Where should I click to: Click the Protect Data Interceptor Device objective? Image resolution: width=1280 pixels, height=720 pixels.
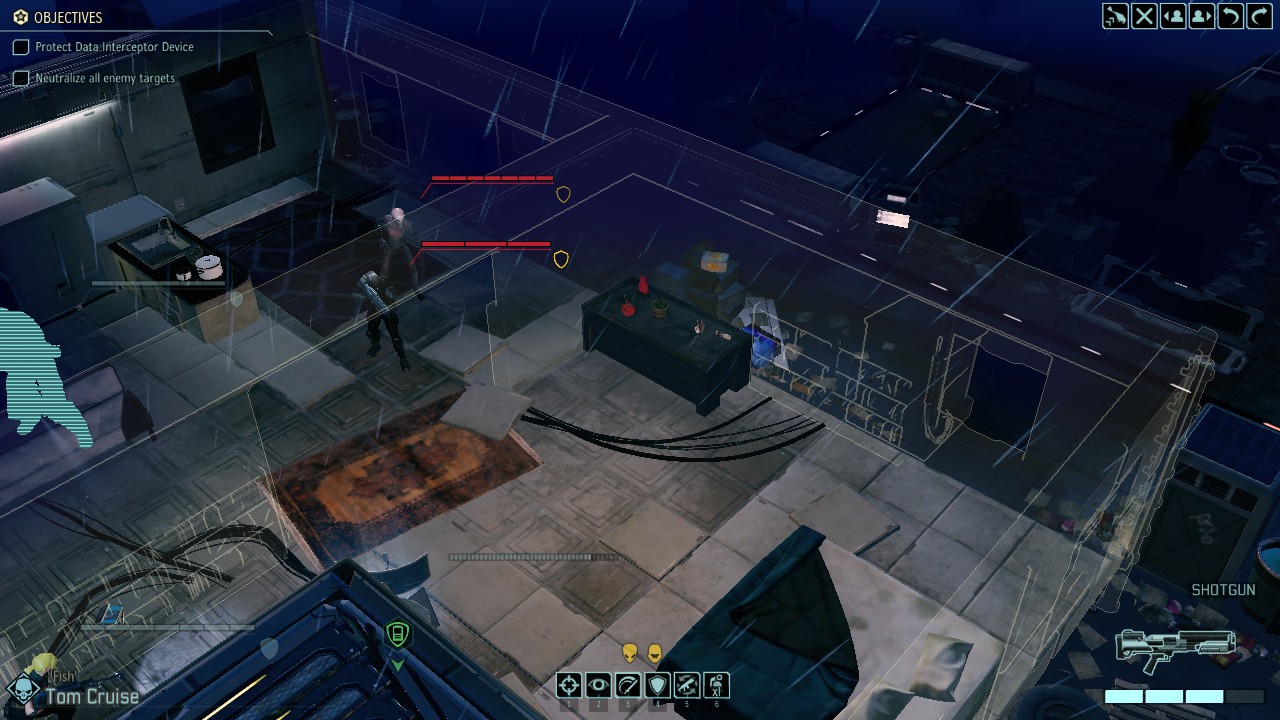point(114,47)
